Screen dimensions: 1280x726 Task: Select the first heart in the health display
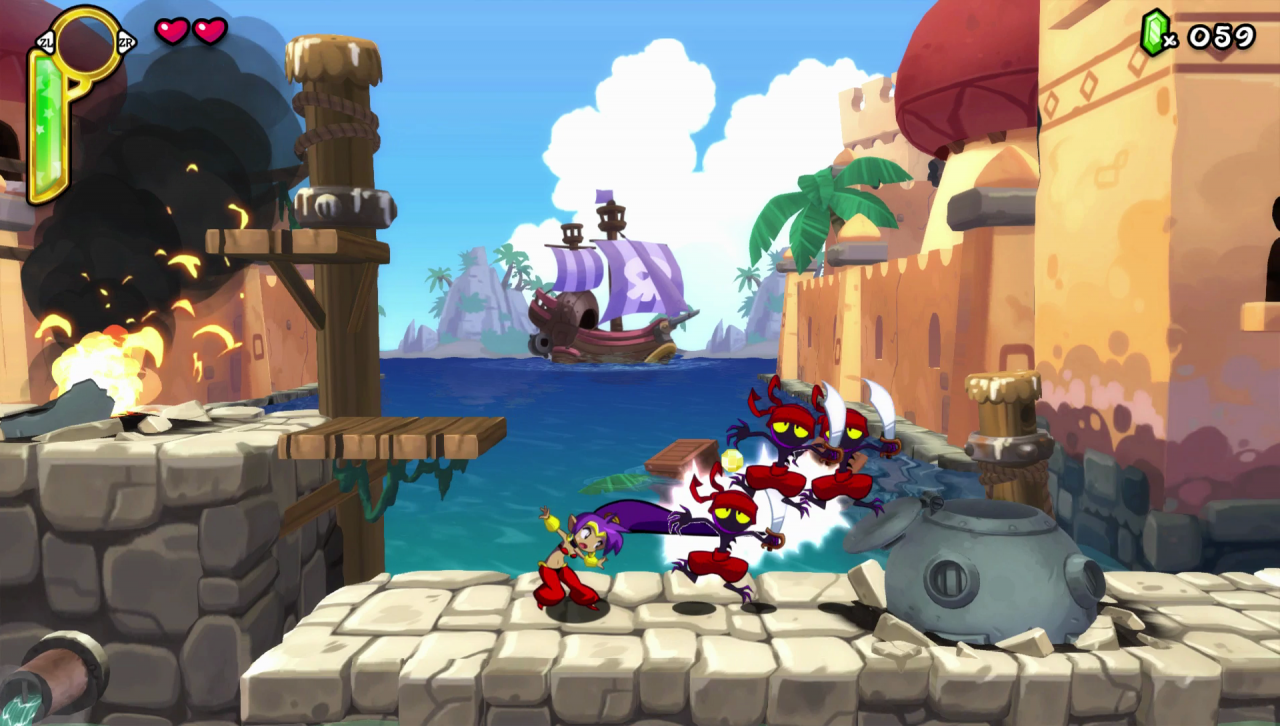173,30
